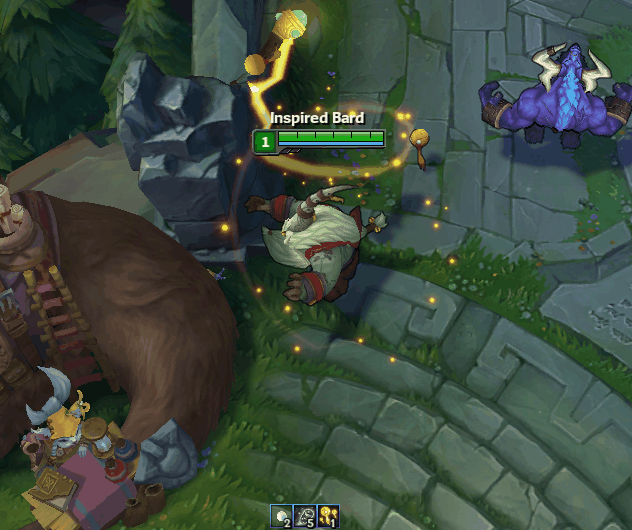Click the white orb buff icon
632x530 pixels.
pyautogui.click(x=281, y=516)
